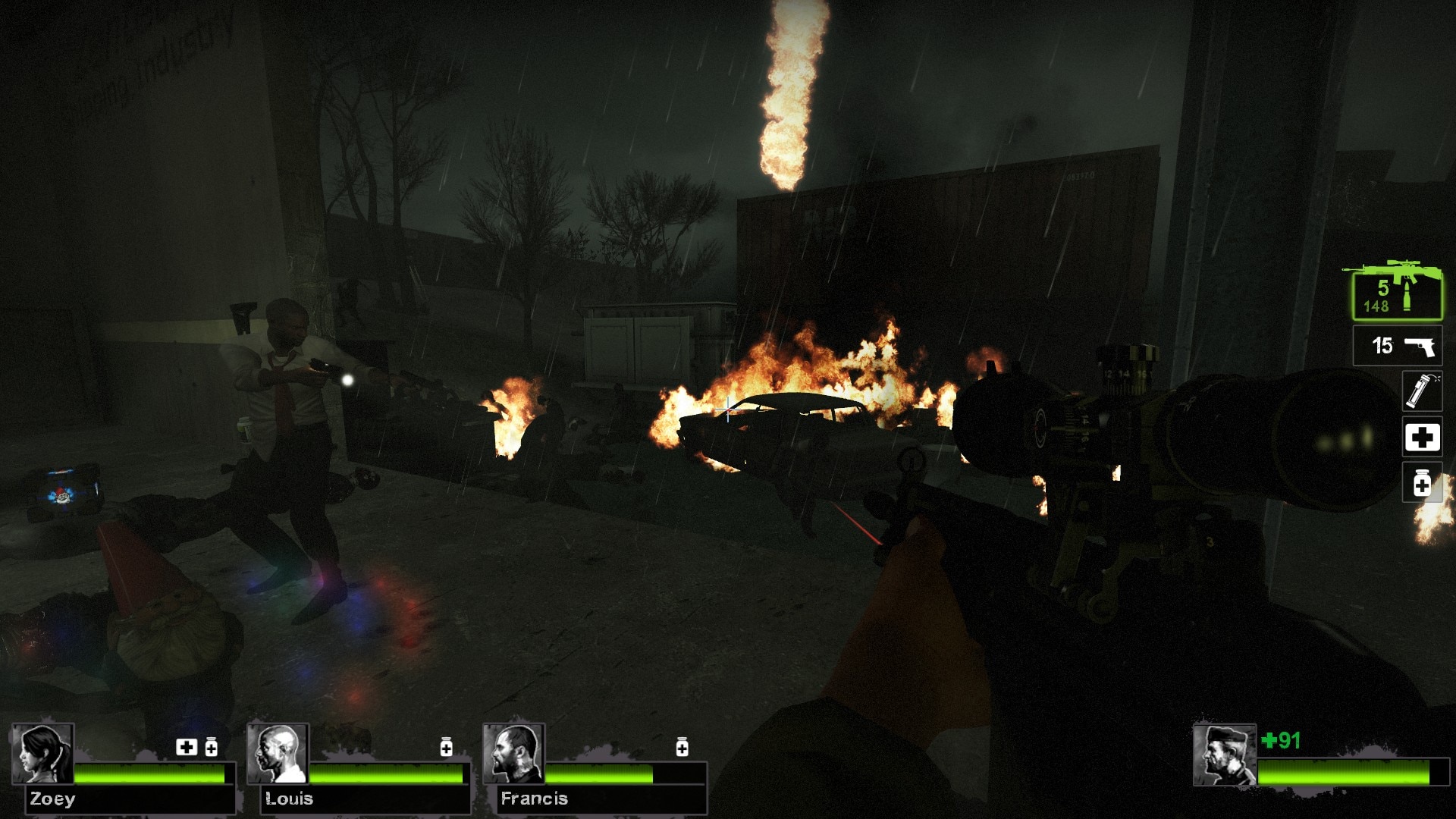Viewport: 1456px width, 819px height.
Task: Select the pipe bomb slot
Action: pyautogui.click(x=1421, y=391)
